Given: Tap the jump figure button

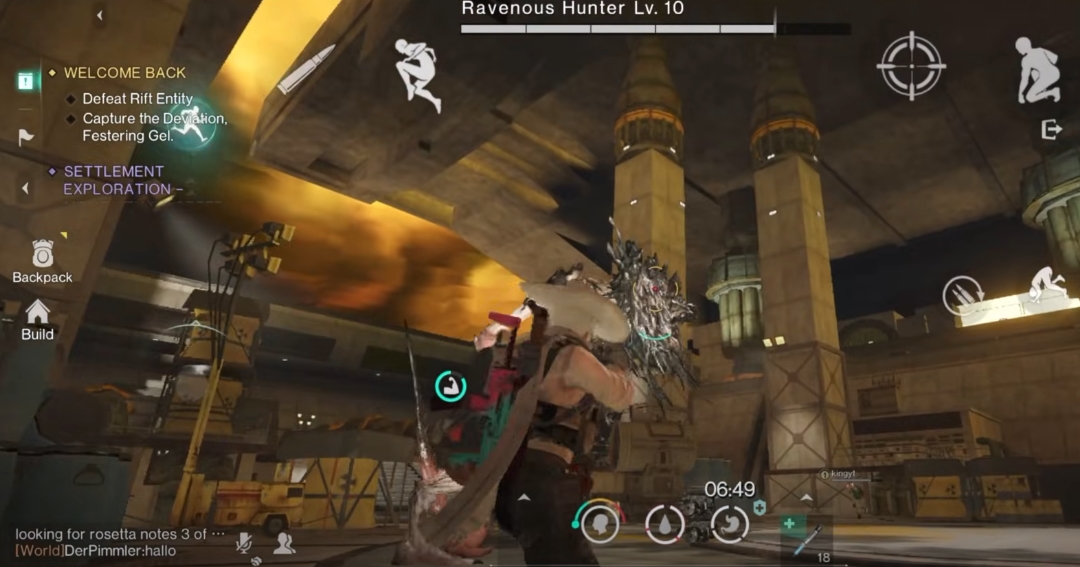Looking at the screenshot, I should tap(418, 74).
